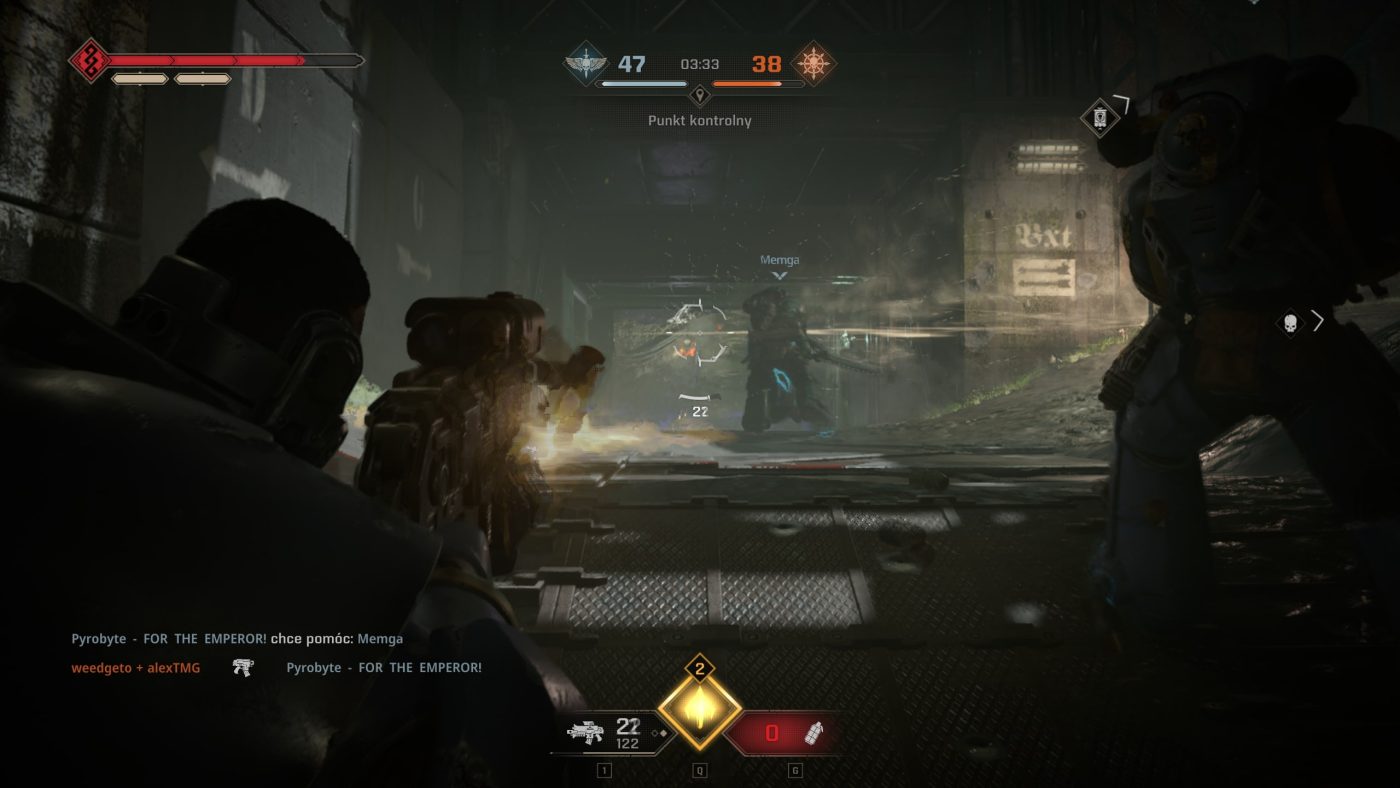Screen dimensions: 1400x788
Task: Click the skull marker icon
Action: point(1290,322)
